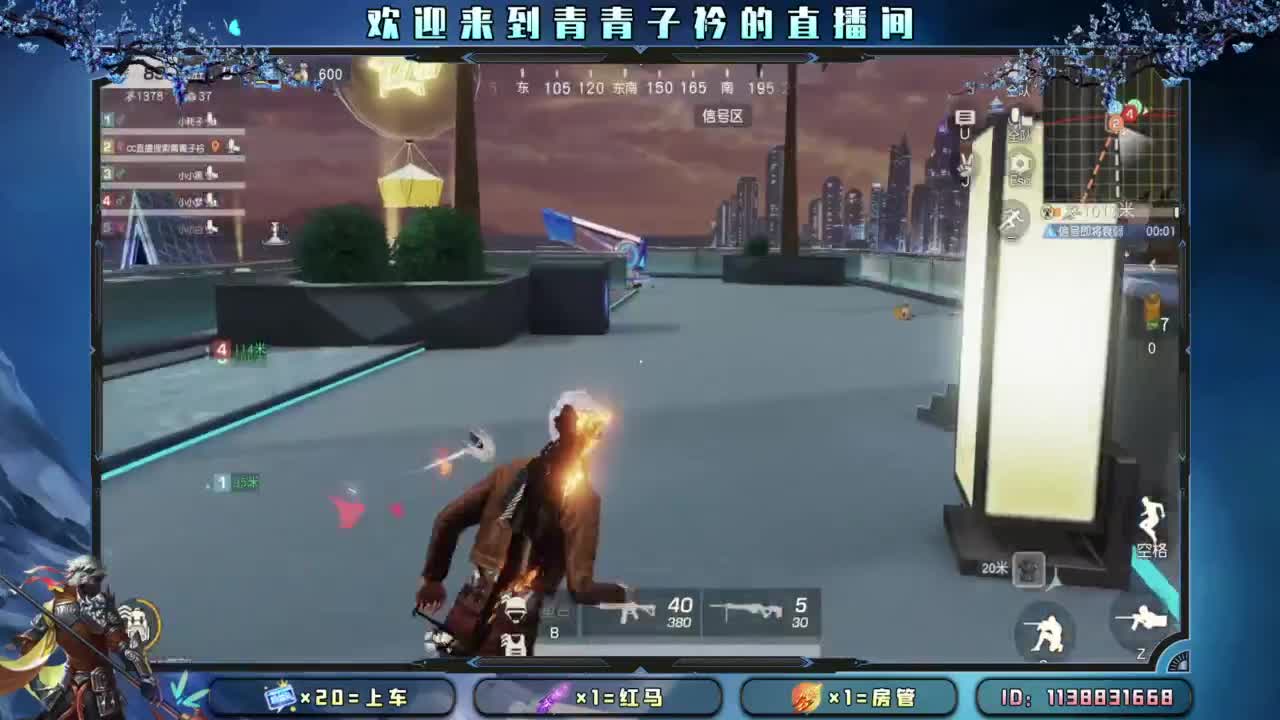
Task: Click the ×20=上车 reward badge
Action: click(x=330, y=694)
